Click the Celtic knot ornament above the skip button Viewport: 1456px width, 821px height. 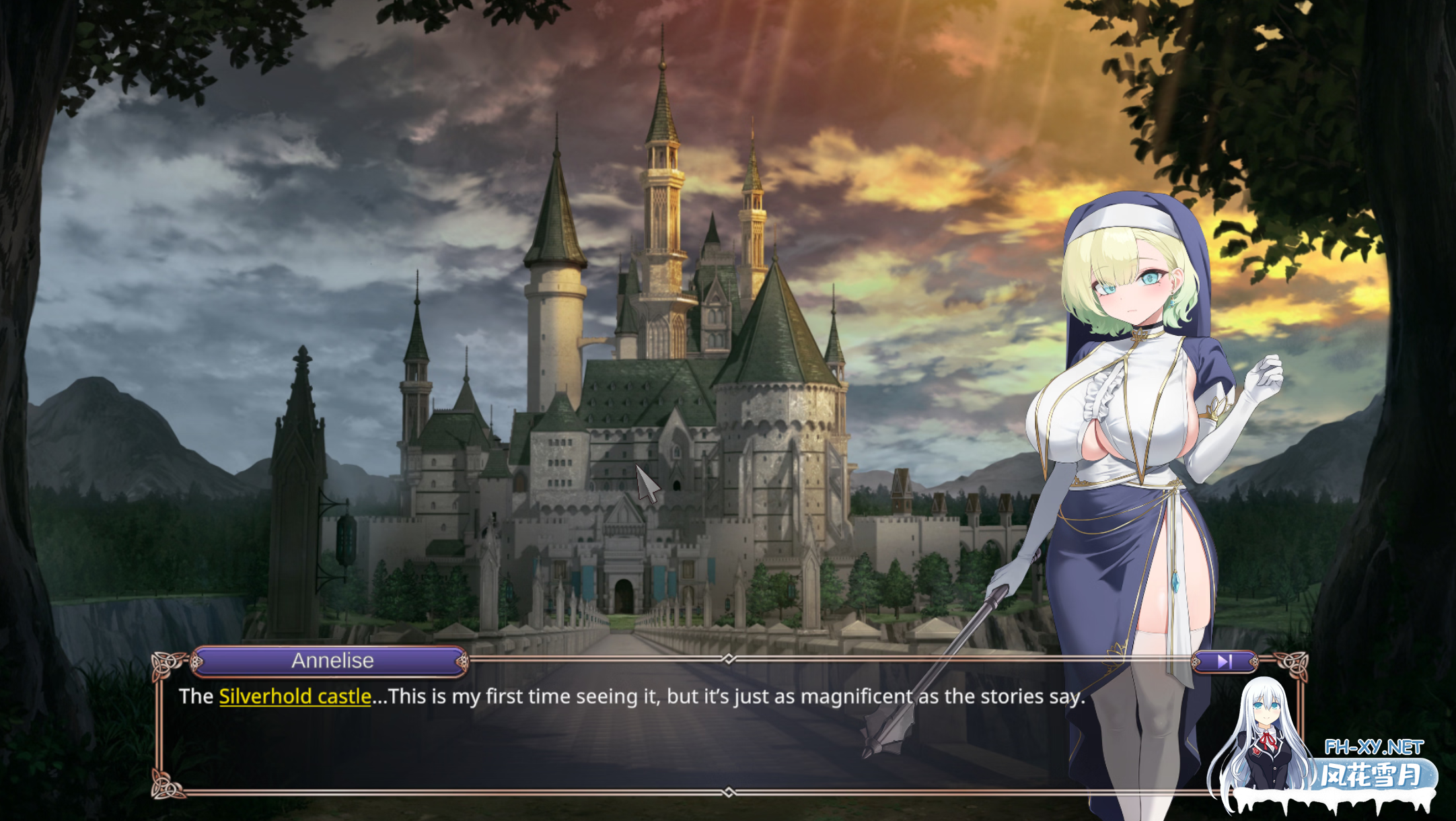1293,665
